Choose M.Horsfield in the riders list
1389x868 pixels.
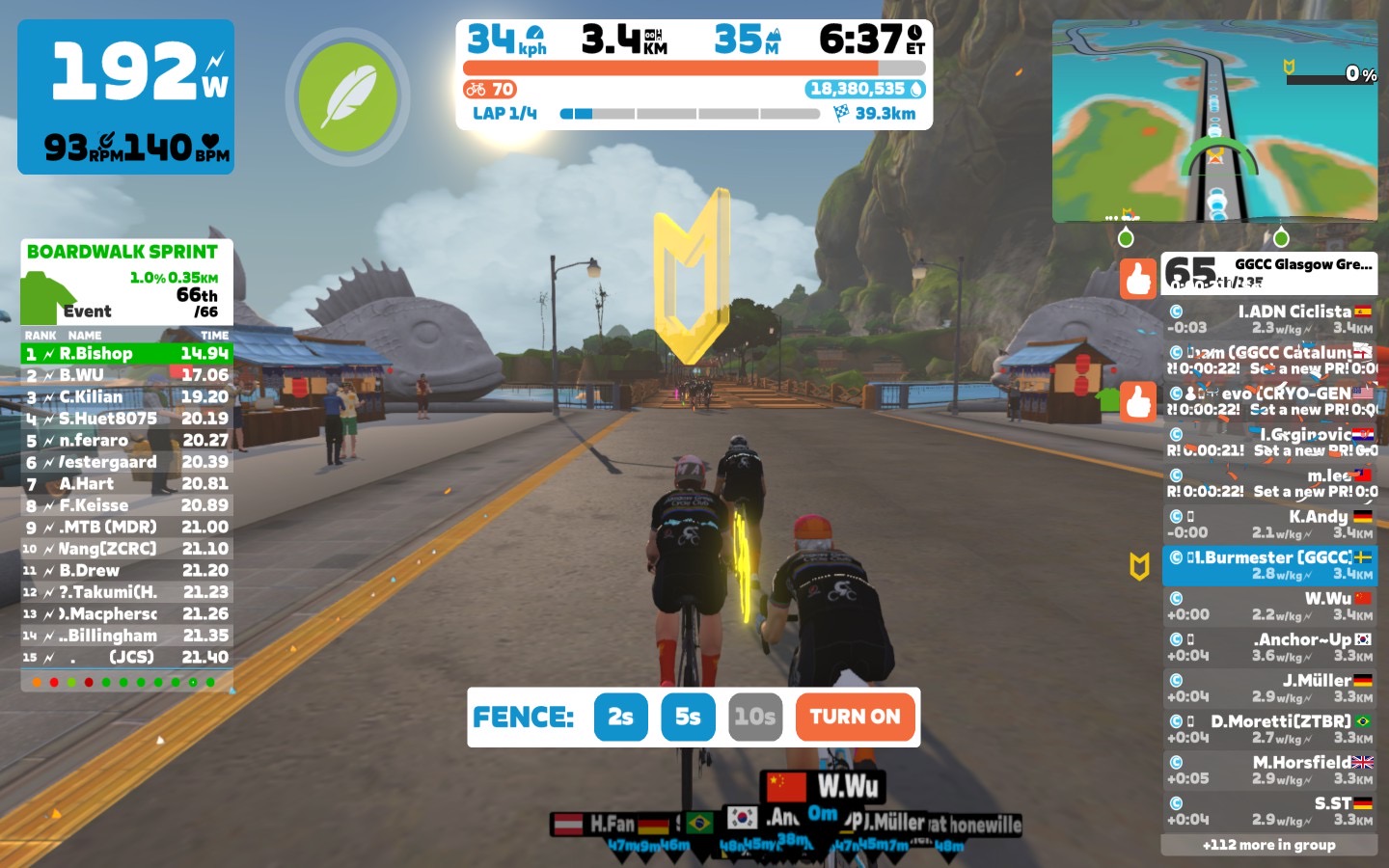click(x=1269, y=770)
